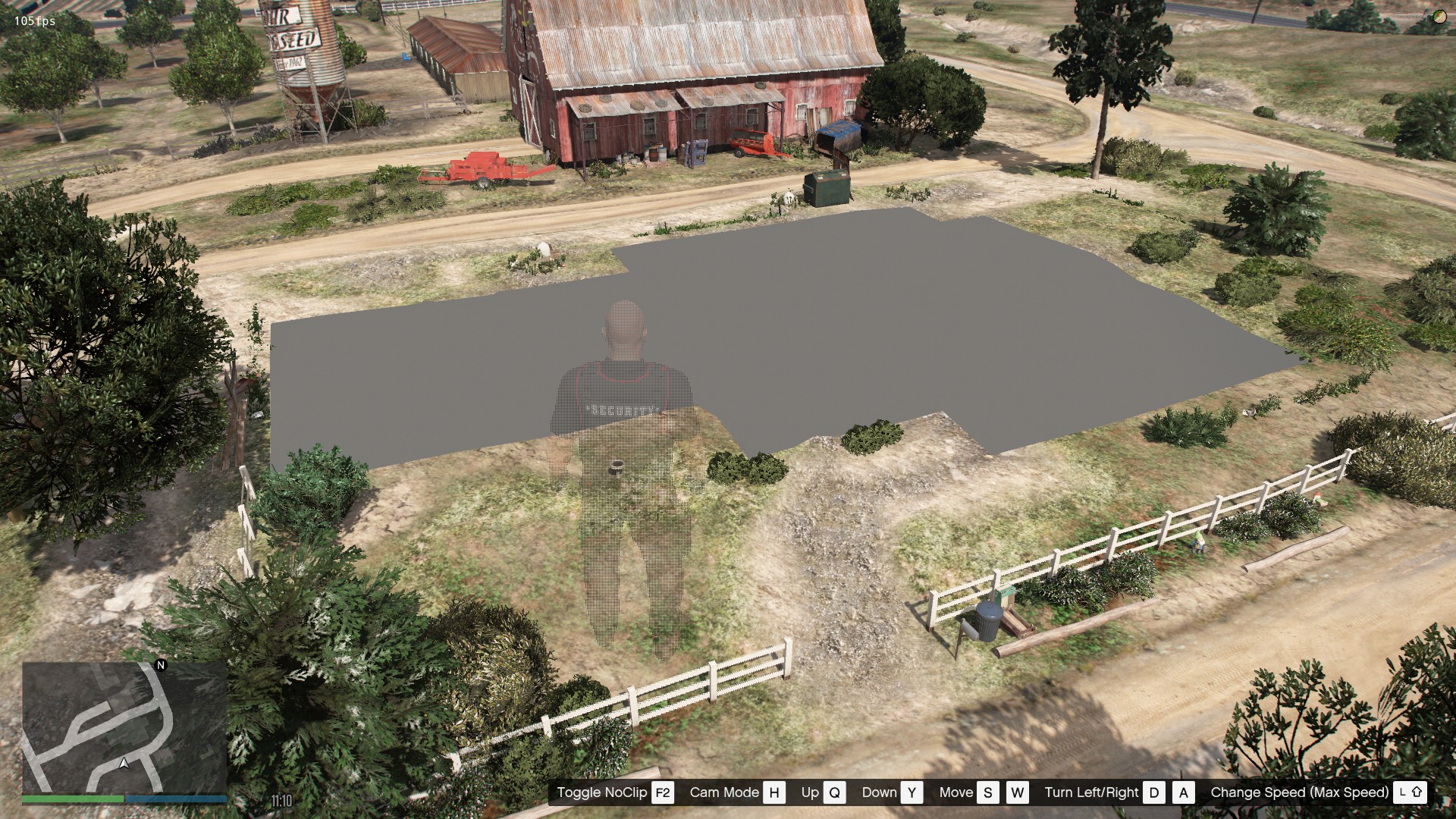Click the N north marker on the minimap
This screenshot has height=819, width=1456.
tap(159, 666)
